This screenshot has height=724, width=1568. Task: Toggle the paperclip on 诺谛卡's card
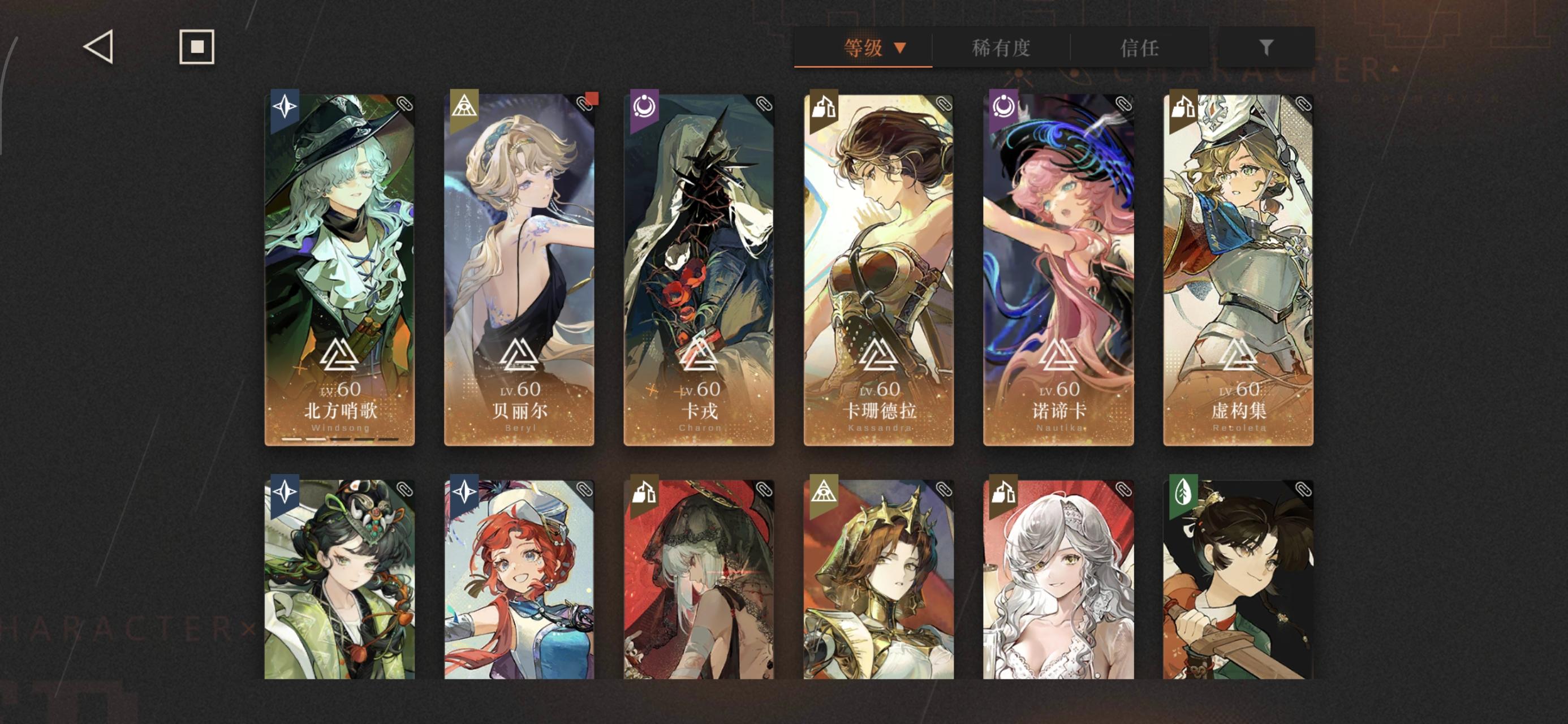pyautogui.click(x=1122, y=105)
